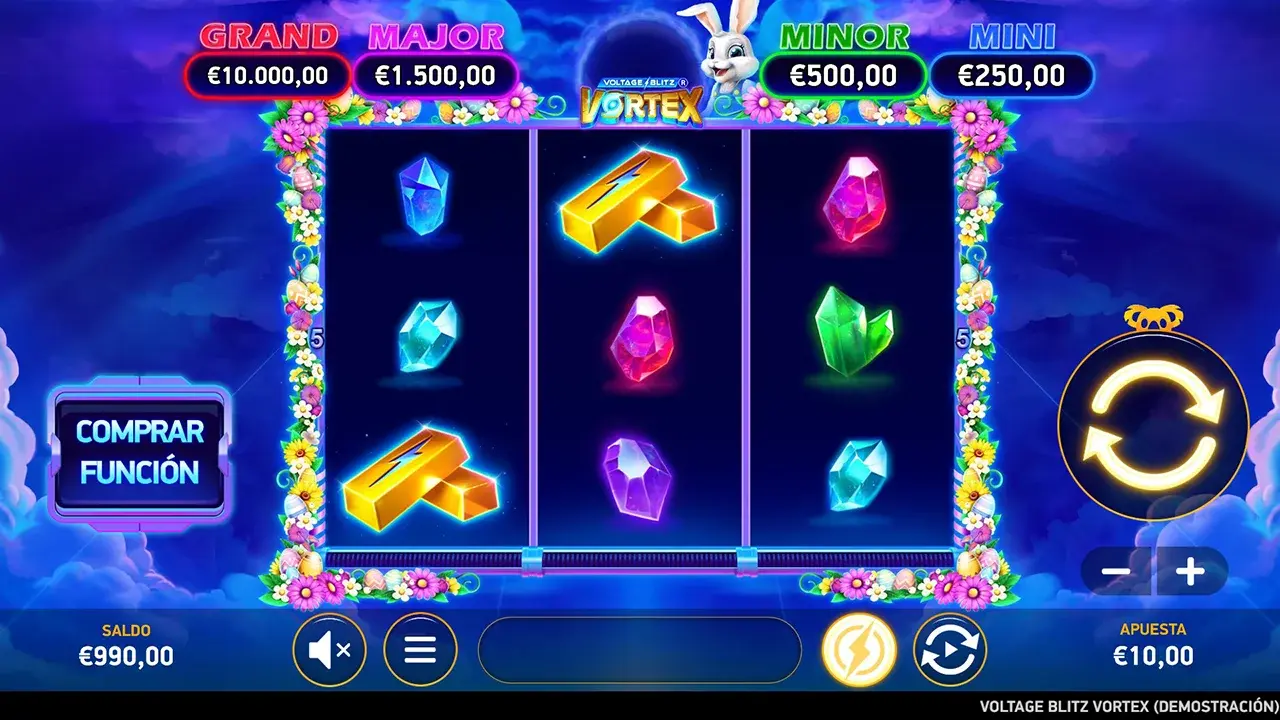Increase the bet with the plus button
The width and height of the screenshot is (1280, 720).
(1190, 572)
